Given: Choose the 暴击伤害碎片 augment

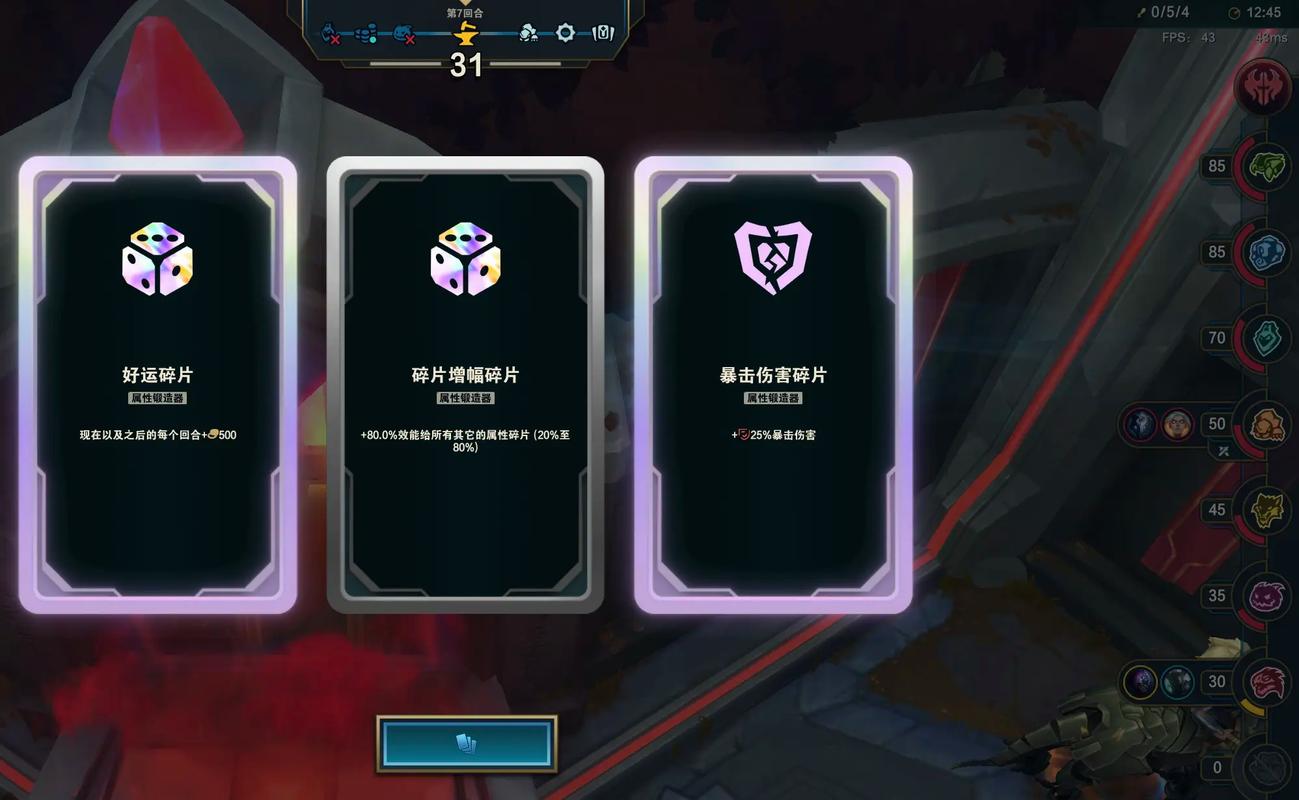Looking at the screenshot, I should pyautogui.click(x=773, y=385).
